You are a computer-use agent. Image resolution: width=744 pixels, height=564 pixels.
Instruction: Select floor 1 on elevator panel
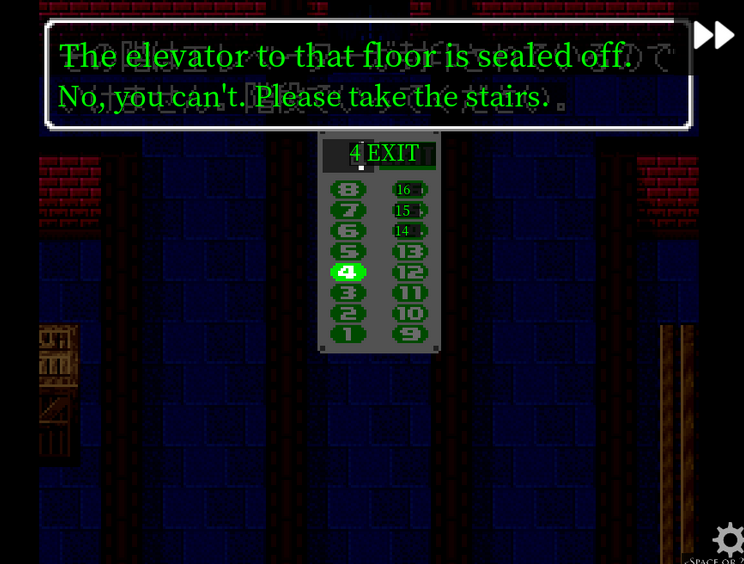pos(348,334)
